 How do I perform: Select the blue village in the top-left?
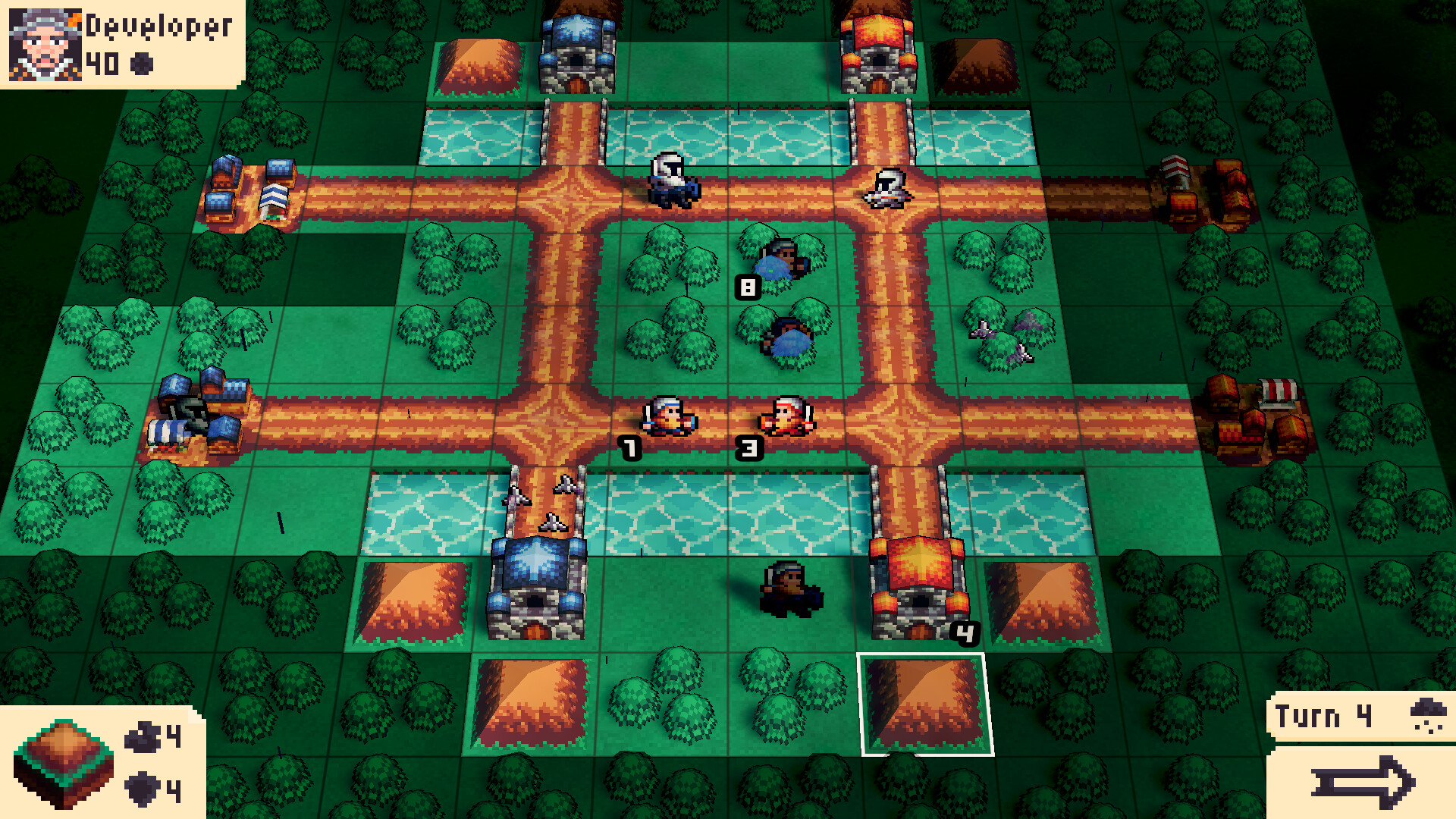(x=250, y=190)
